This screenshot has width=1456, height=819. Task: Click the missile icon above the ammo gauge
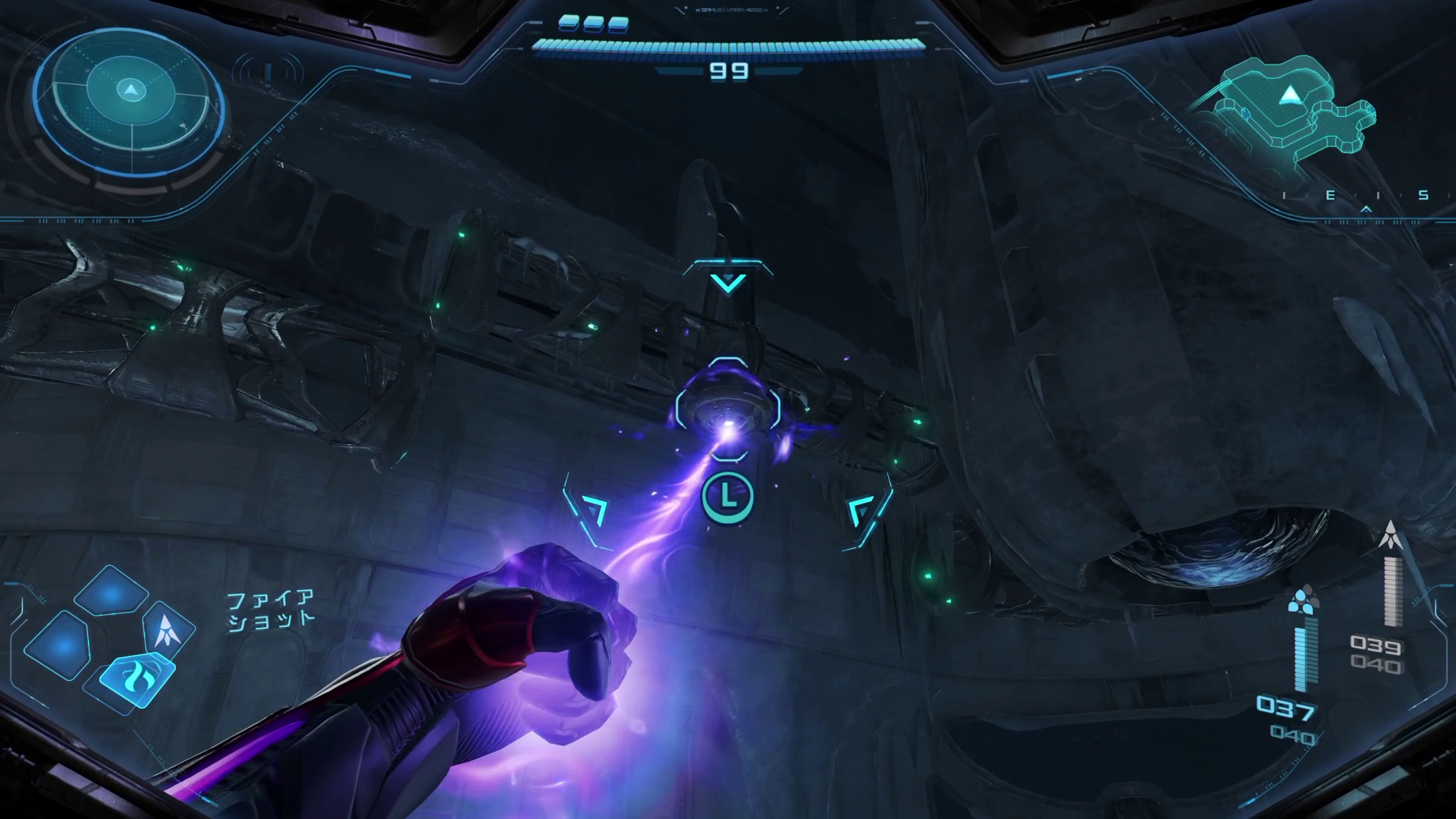(1392, 538)
